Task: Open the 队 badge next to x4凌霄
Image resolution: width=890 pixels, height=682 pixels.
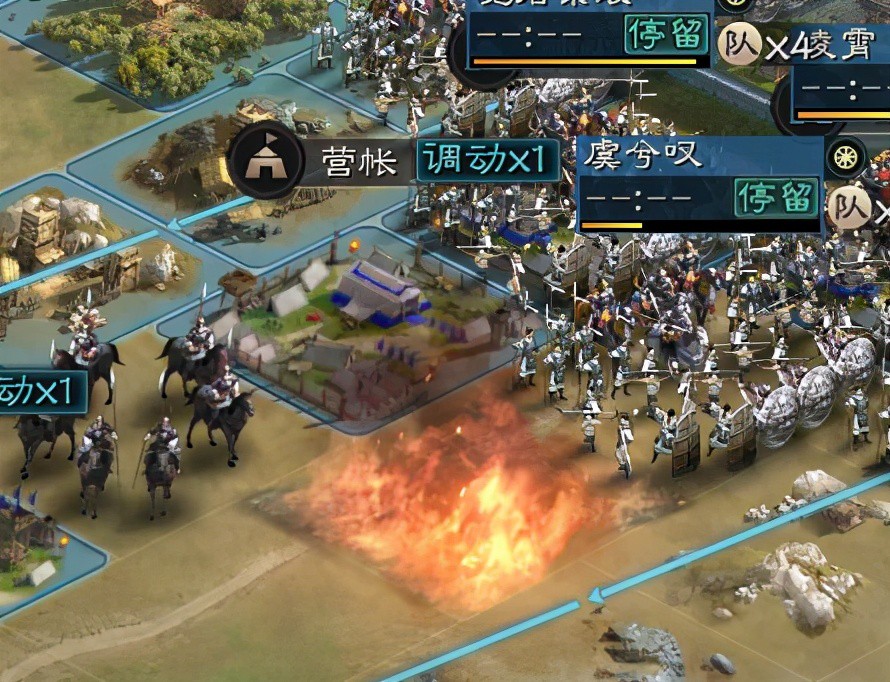Action: coord(740,44)
